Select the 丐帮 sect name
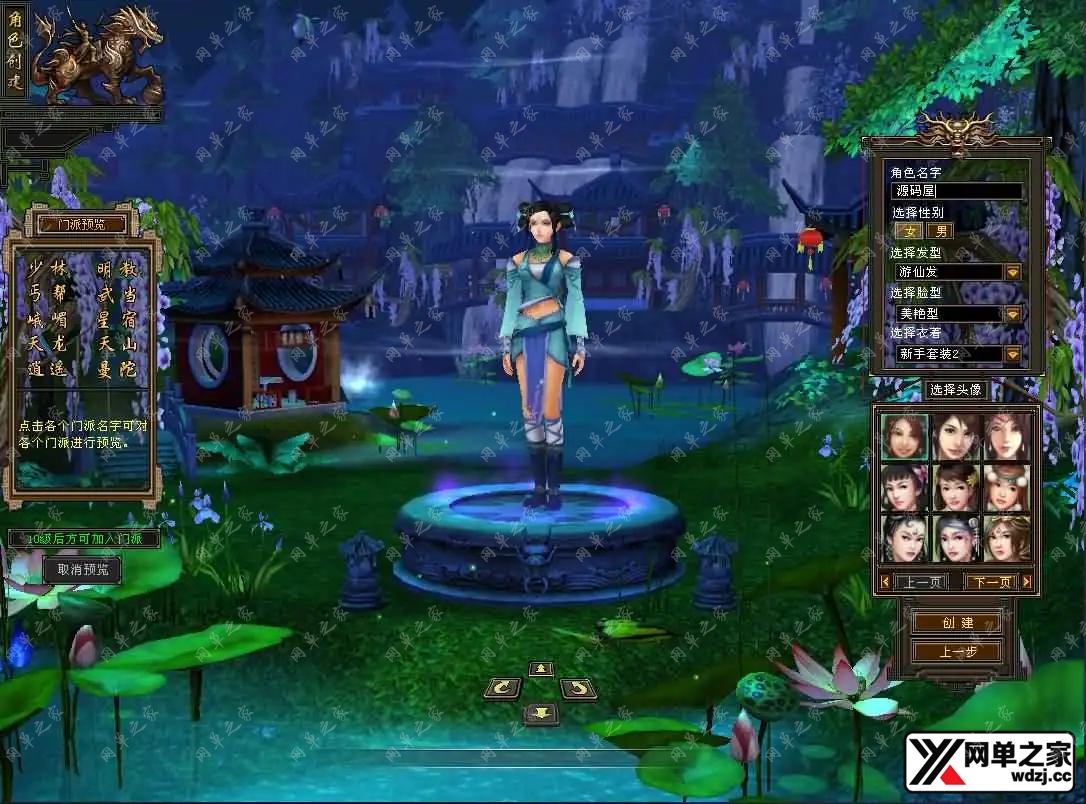The image size is (1086, 804). (x=47, y=295)
